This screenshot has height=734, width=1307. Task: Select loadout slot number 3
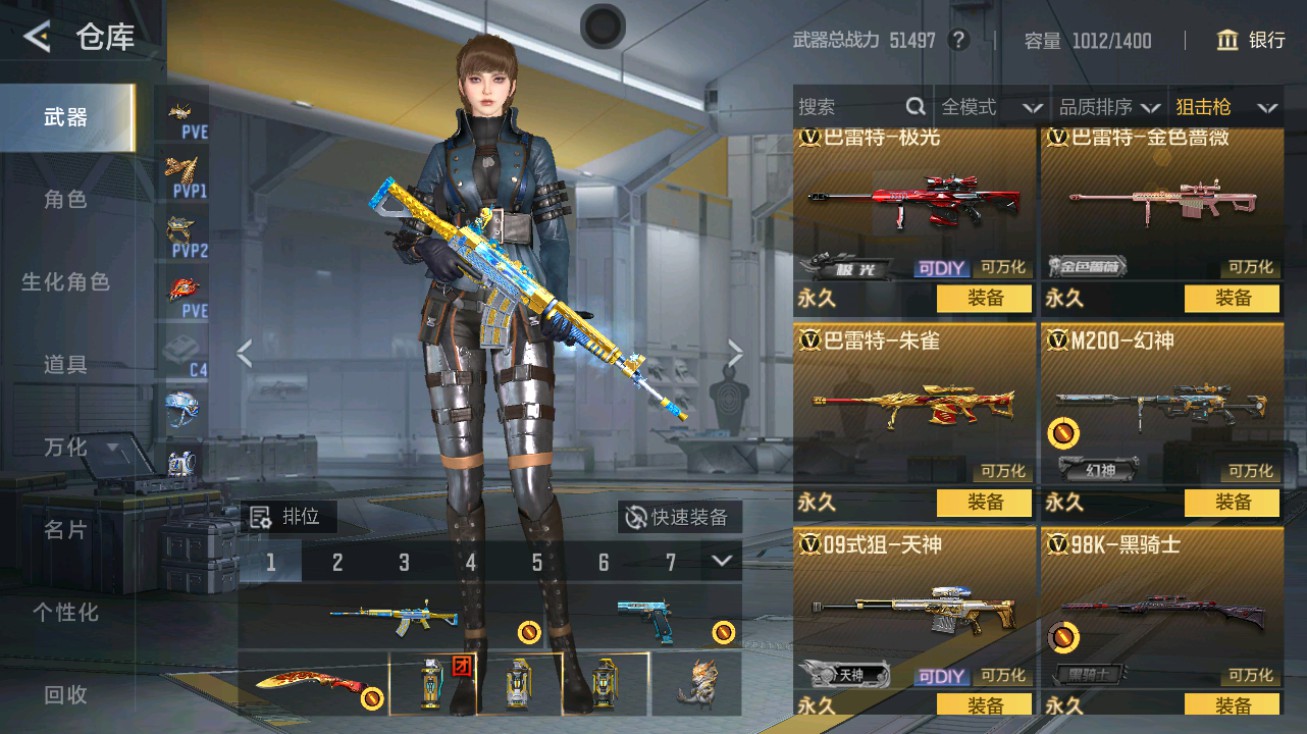[x=404, y=563]
